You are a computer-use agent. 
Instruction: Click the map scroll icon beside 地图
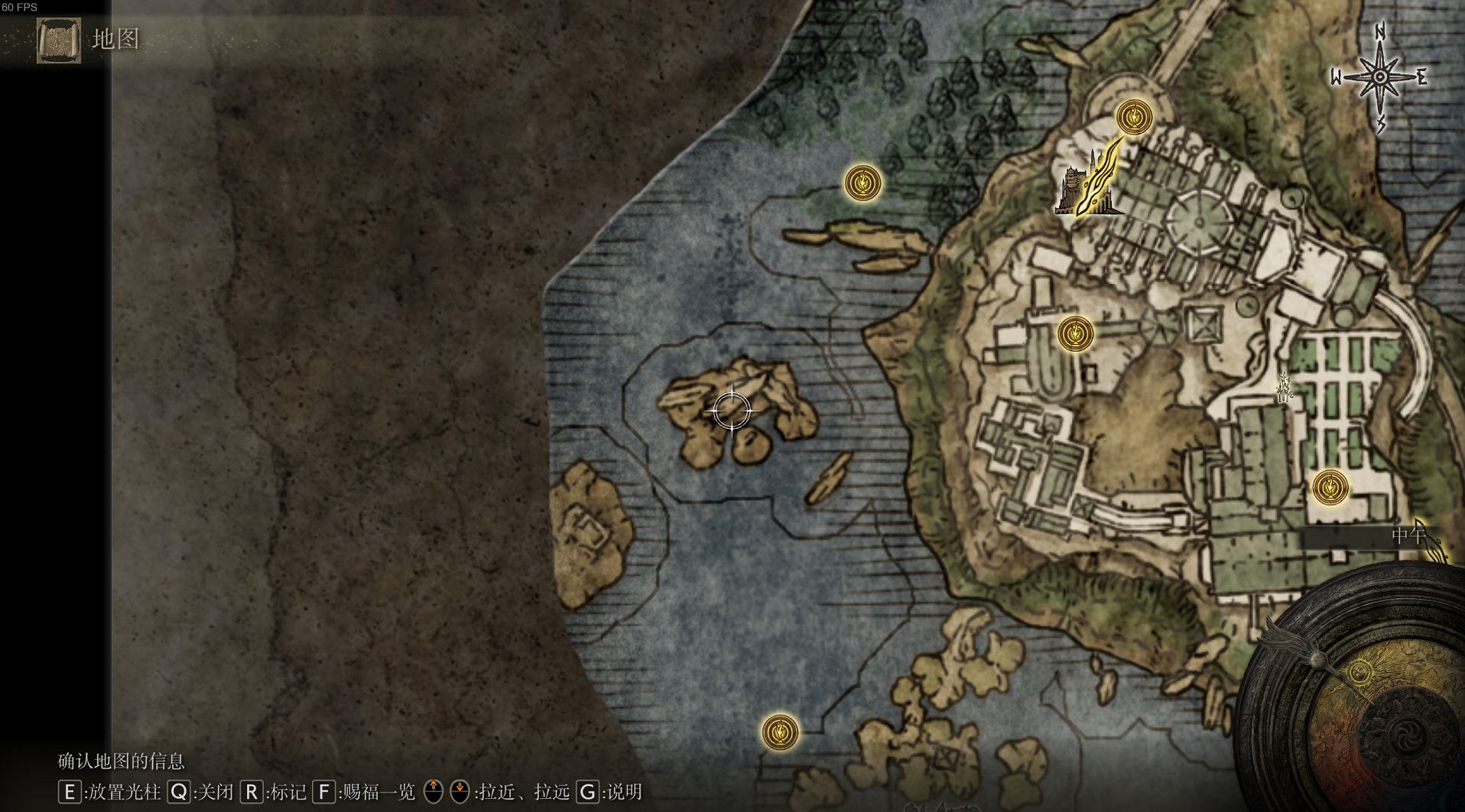tap(58, 40)
